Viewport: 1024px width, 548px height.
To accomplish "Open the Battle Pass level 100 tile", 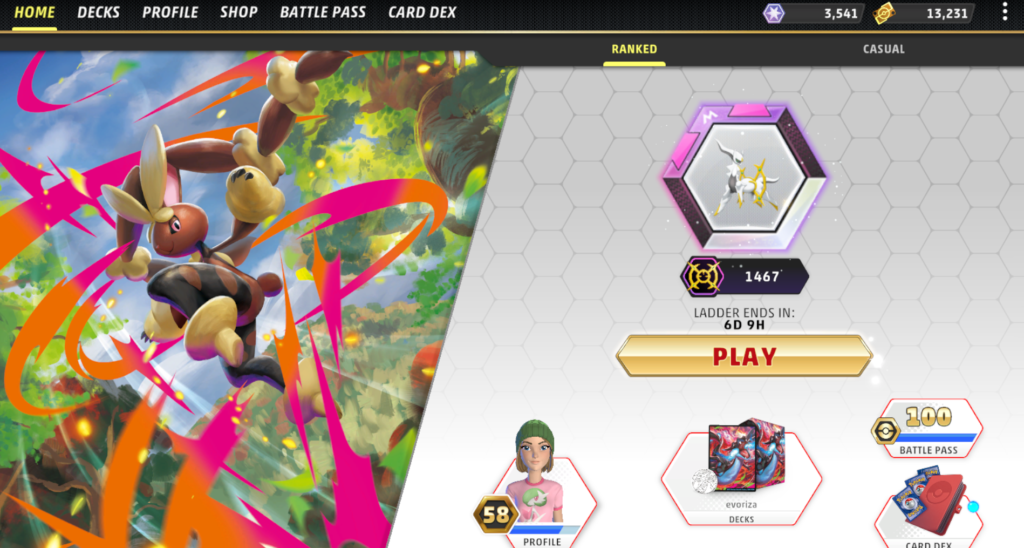I will [928, 430].
